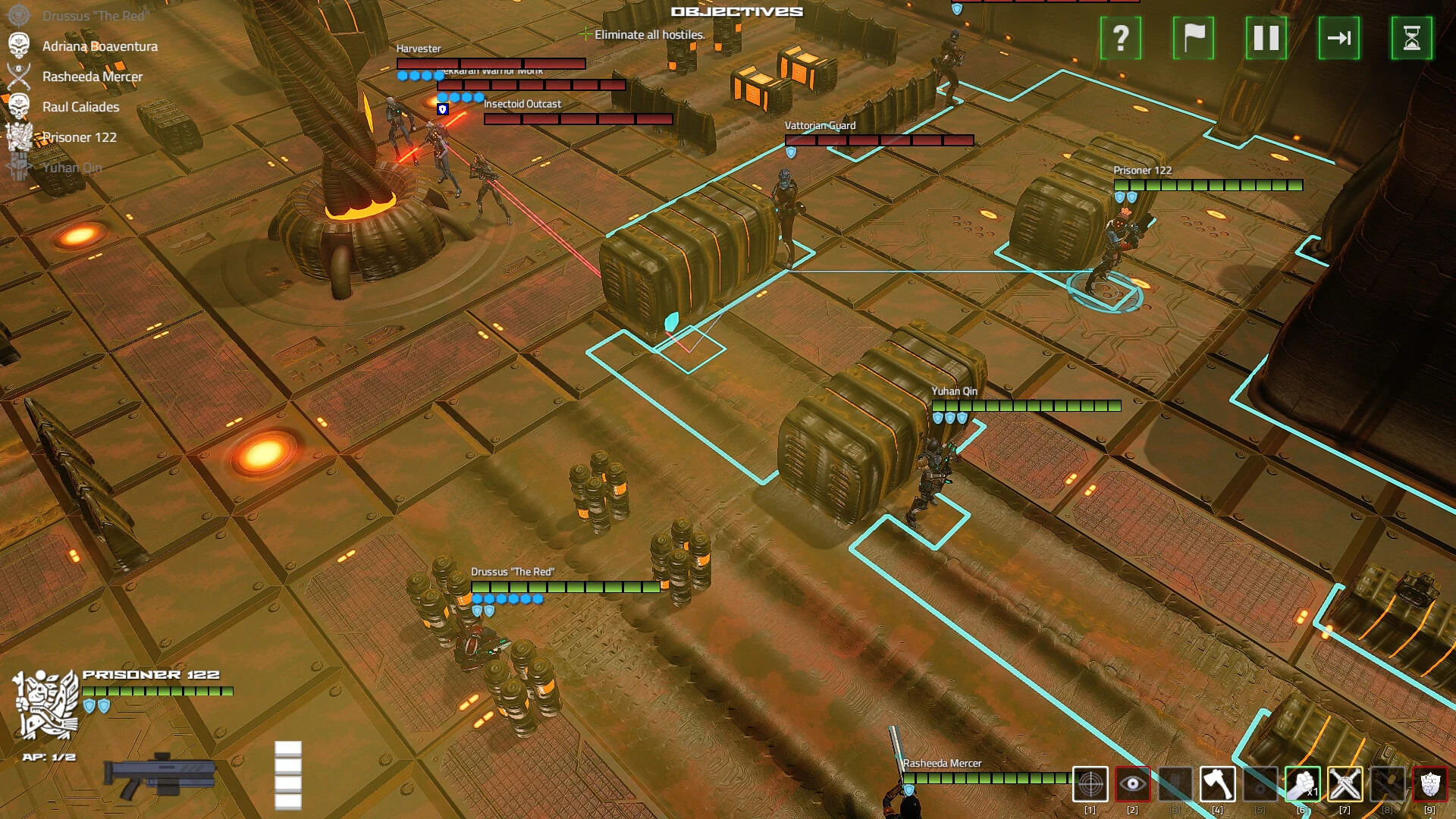Choose Yuhan Qin from the squad list

(71, 168)
